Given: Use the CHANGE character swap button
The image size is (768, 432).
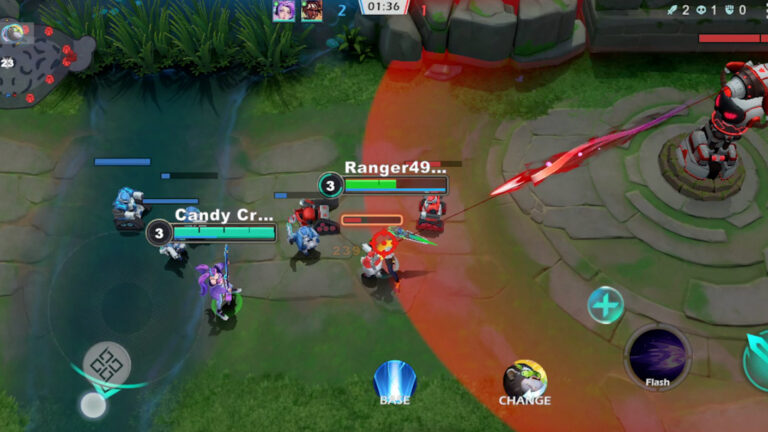Looking at the screenshot, I should 524,381.
